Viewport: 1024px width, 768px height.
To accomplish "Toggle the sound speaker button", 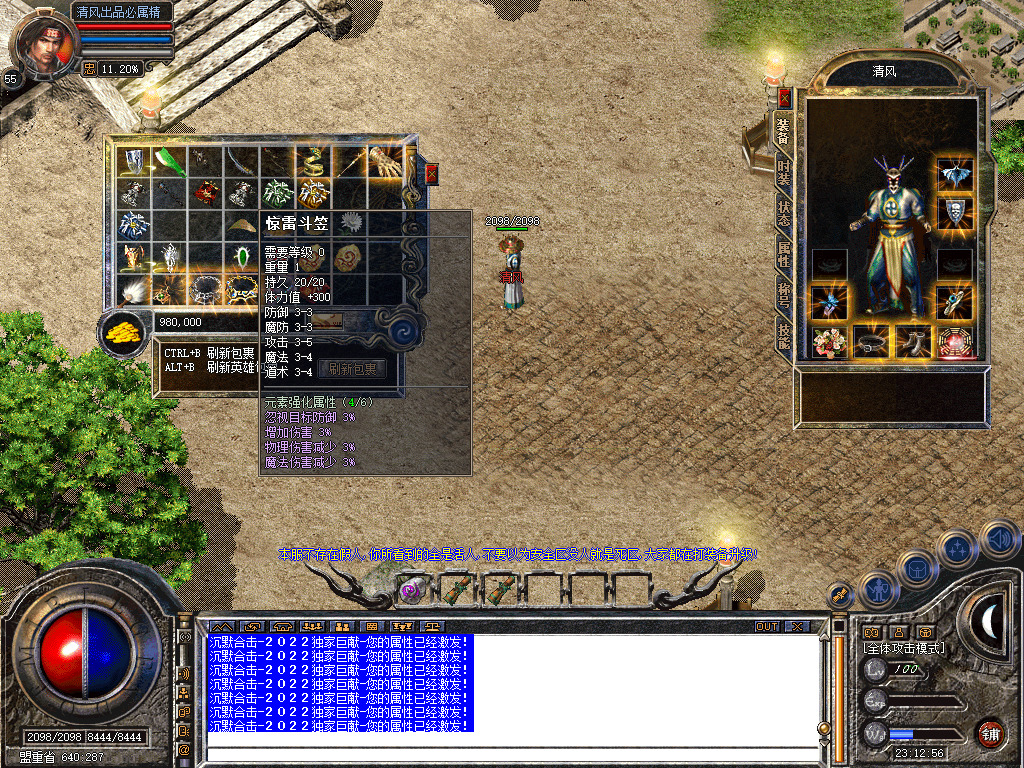I will click(x=999, y=539).
